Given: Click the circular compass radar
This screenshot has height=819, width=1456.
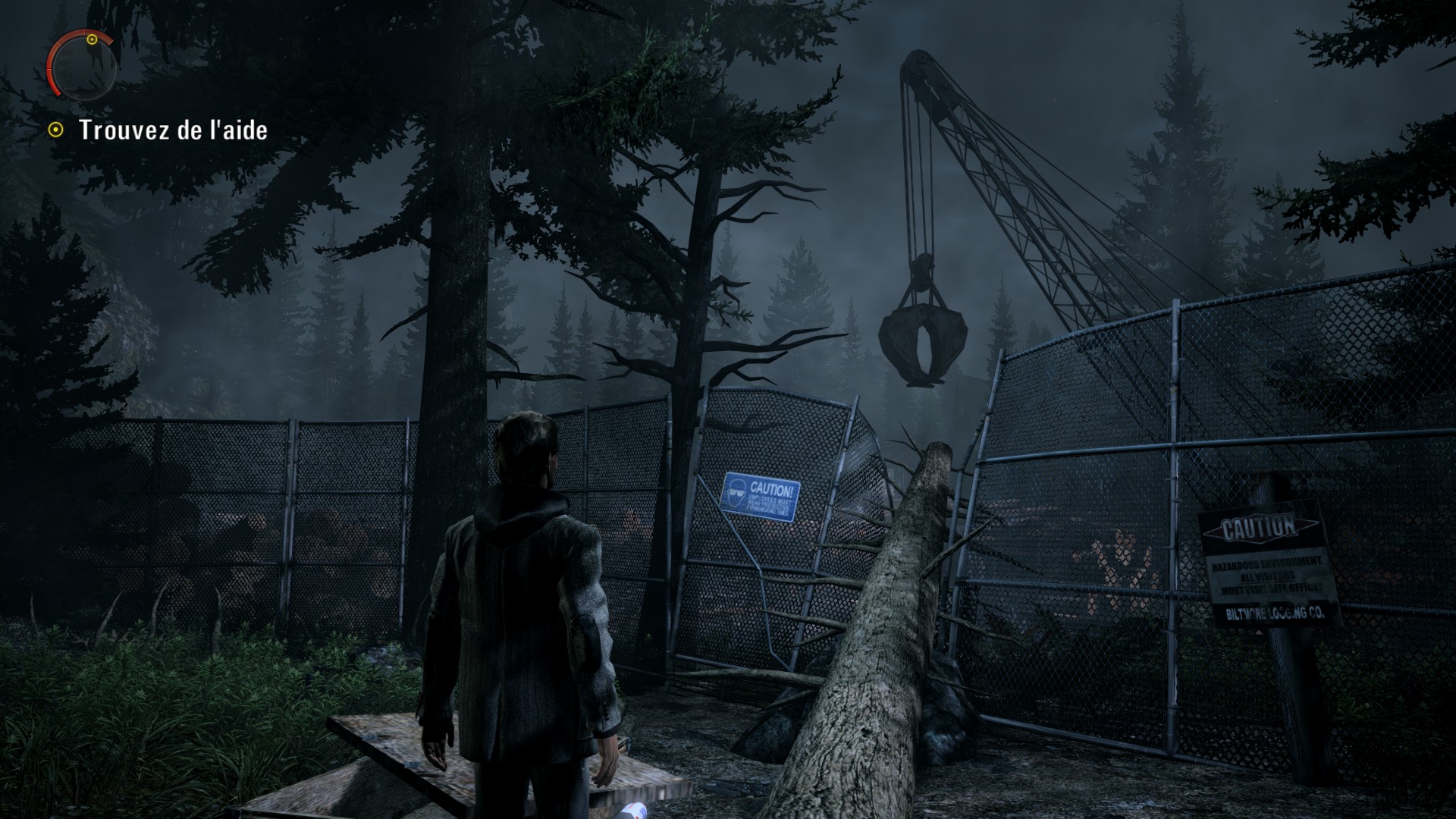Looking at the screenshot, I should (82, 64).
